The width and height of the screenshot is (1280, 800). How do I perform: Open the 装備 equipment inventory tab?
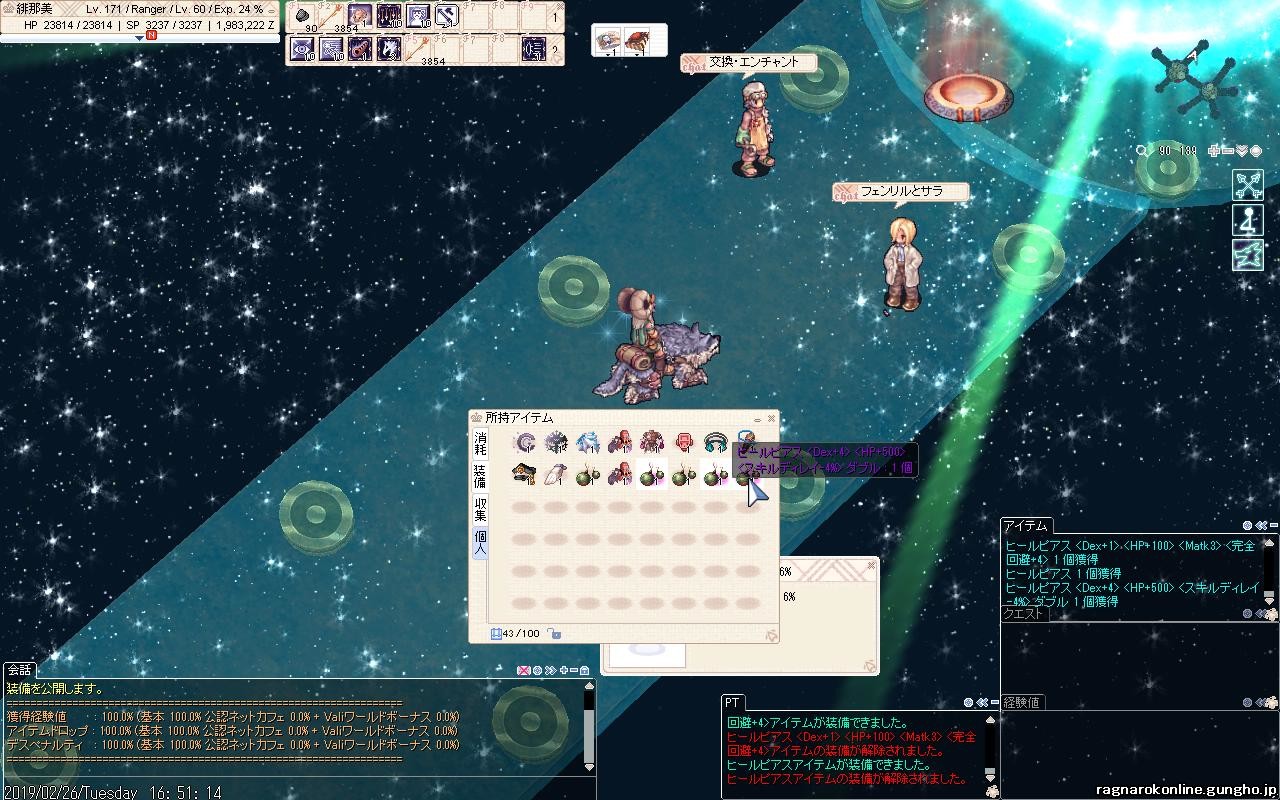[x=480, y=475]
